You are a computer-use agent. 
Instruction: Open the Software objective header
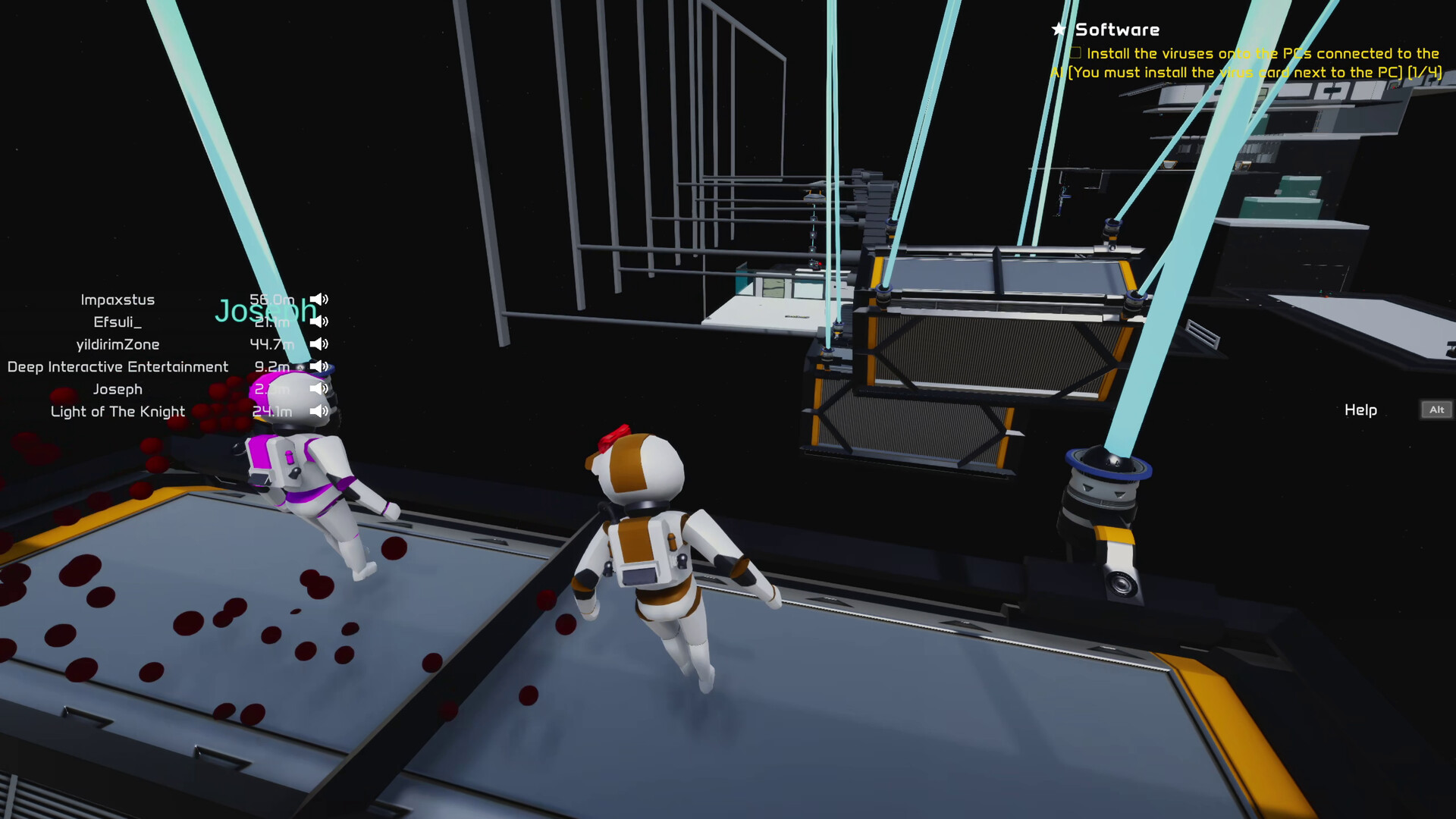coord(1118,29)
